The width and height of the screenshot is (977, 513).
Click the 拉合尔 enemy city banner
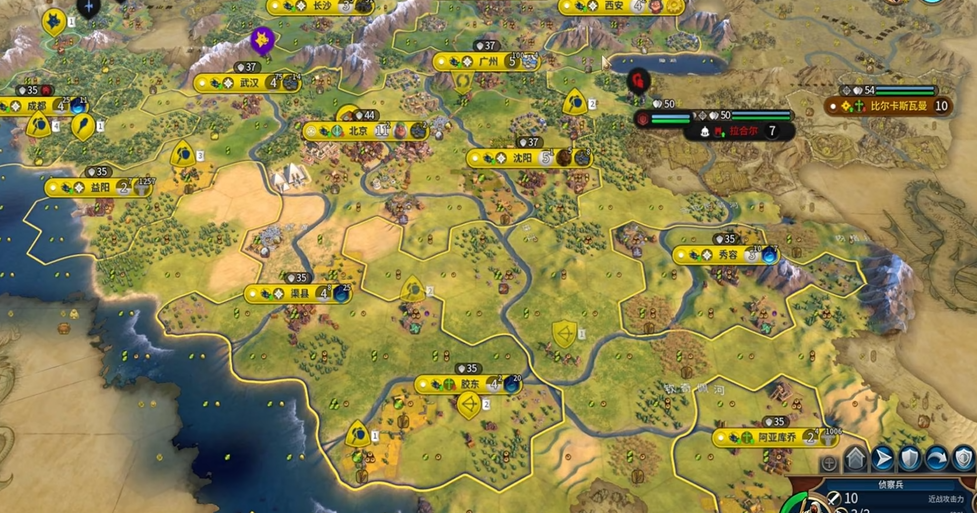[740, 130]
